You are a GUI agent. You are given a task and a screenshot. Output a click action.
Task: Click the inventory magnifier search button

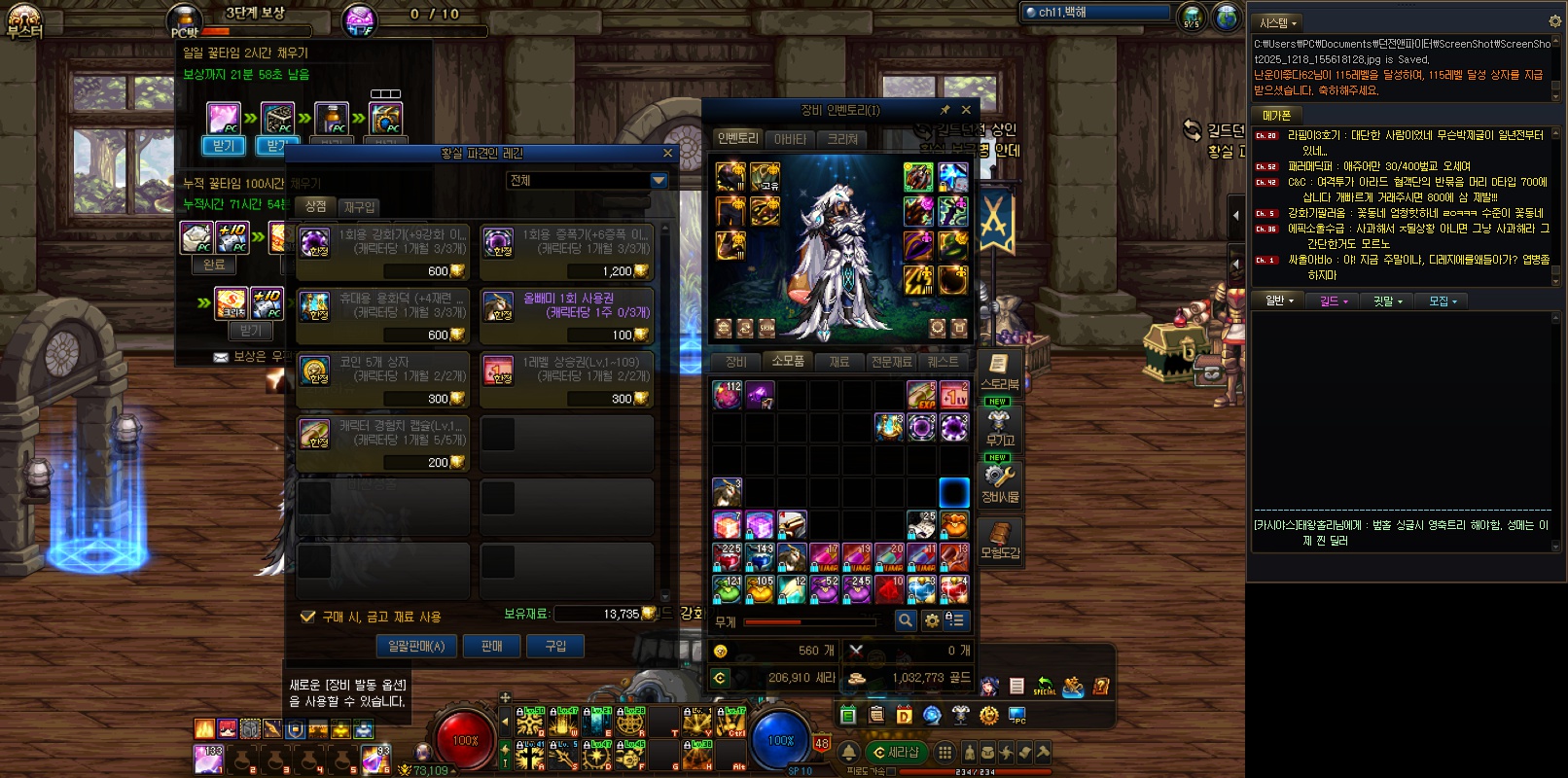906,620
